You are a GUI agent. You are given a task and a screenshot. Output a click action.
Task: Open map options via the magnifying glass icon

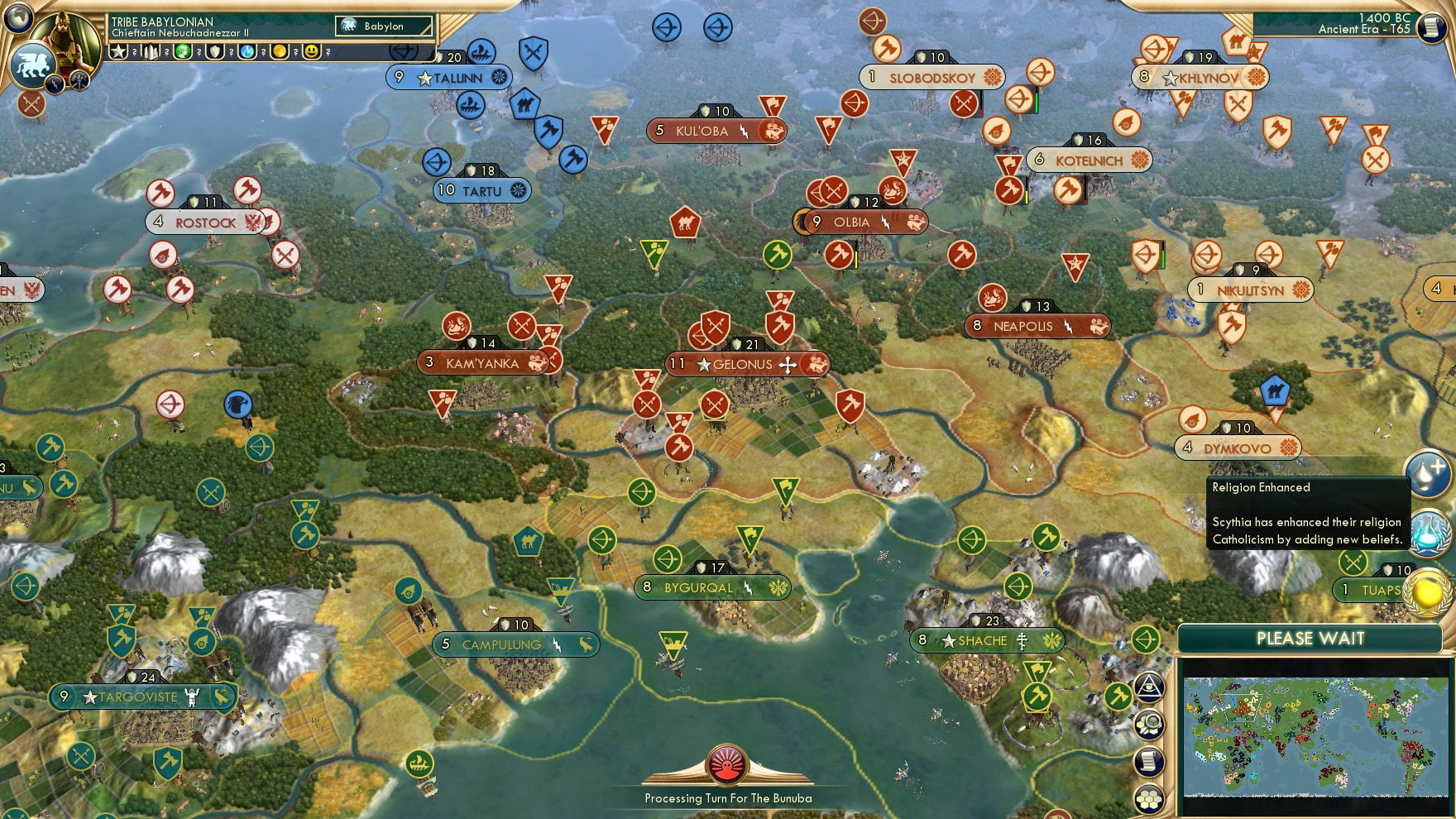point(1149,725)
